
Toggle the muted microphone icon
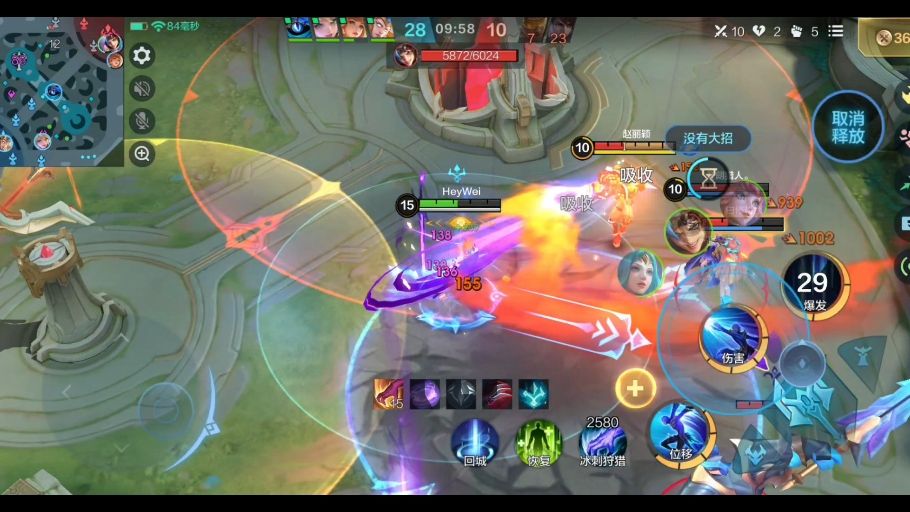(x=142, y=121)
